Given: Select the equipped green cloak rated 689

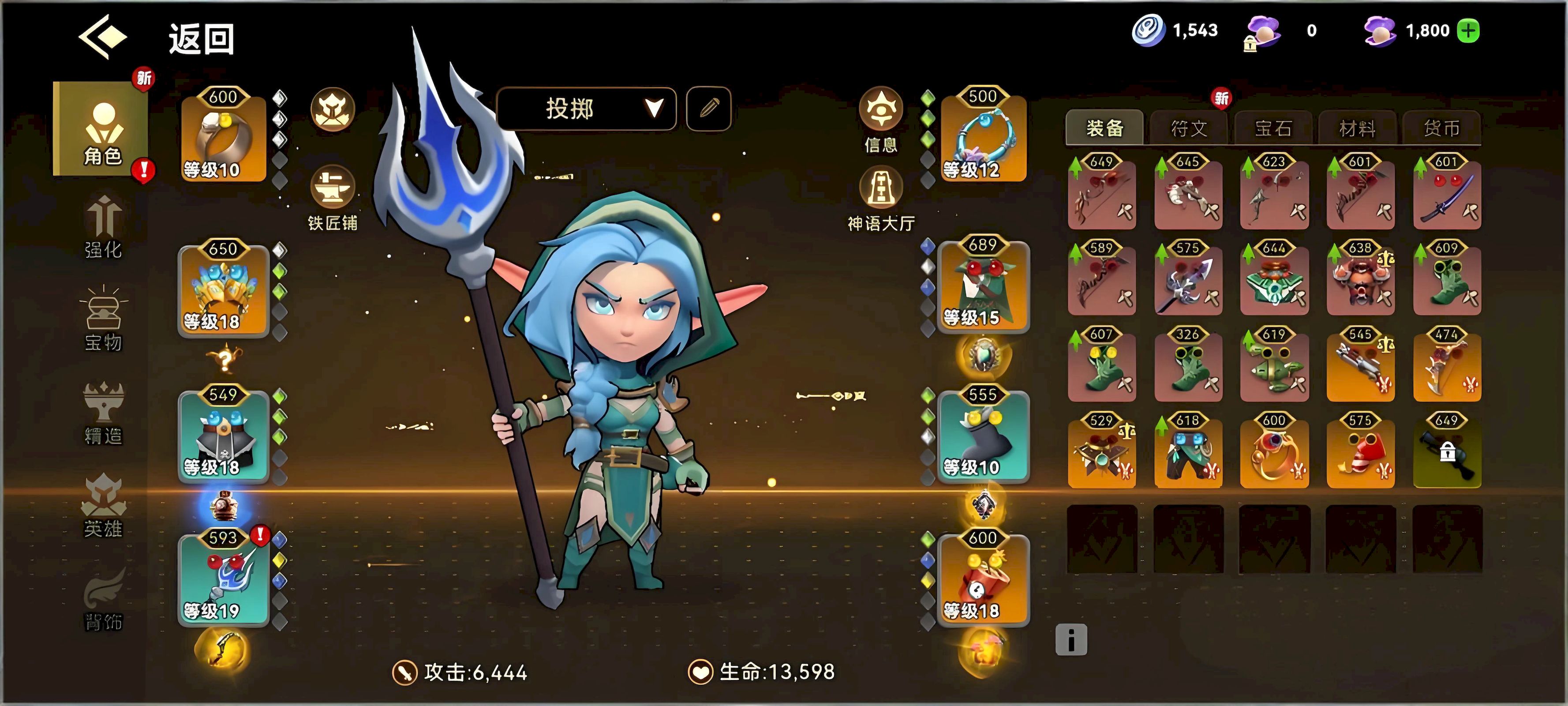Looking at the screenshot, I should click(x=983, y=286).
